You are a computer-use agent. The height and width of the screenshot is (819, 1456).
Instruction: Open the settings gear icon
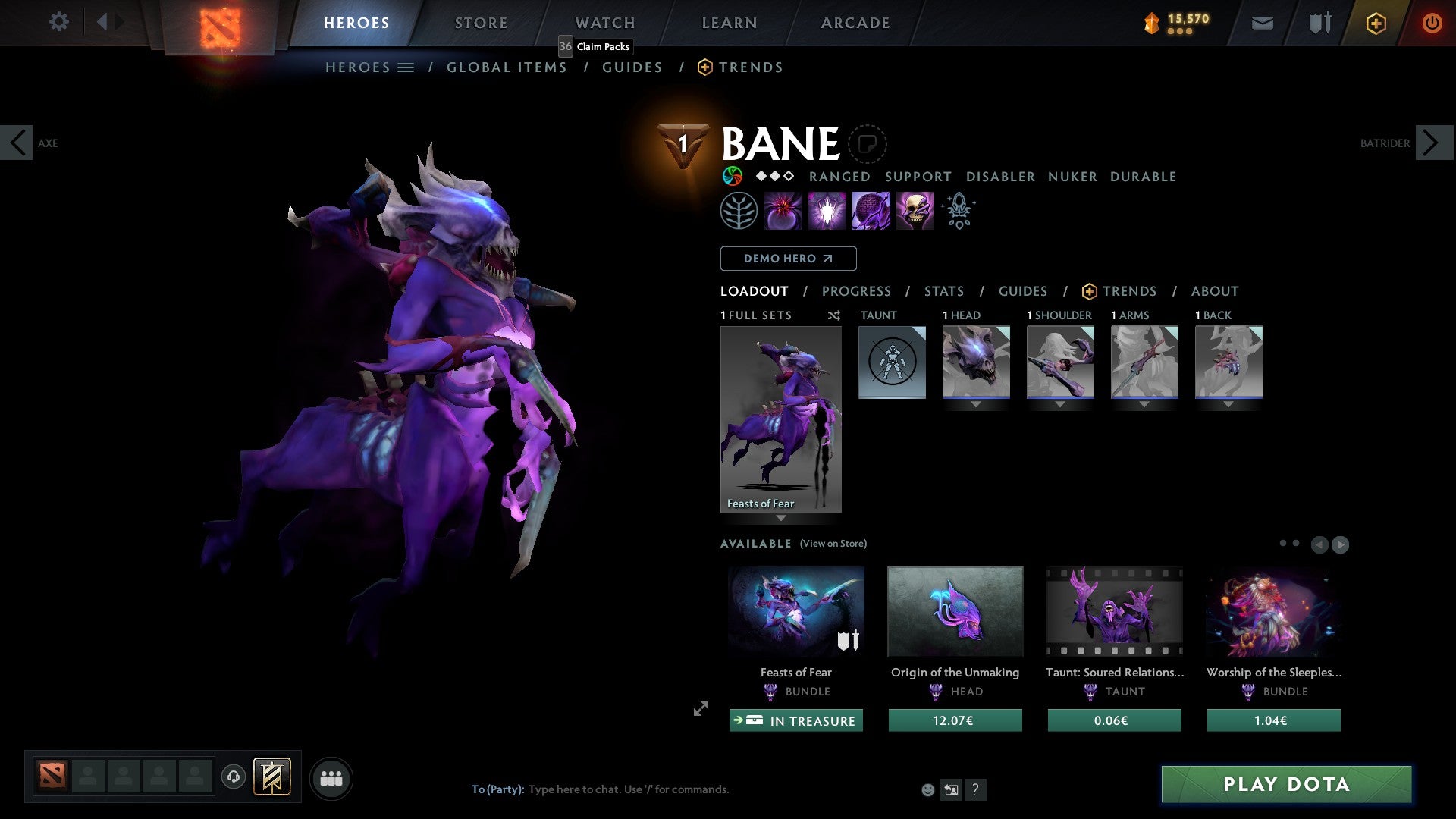[59, 22]
